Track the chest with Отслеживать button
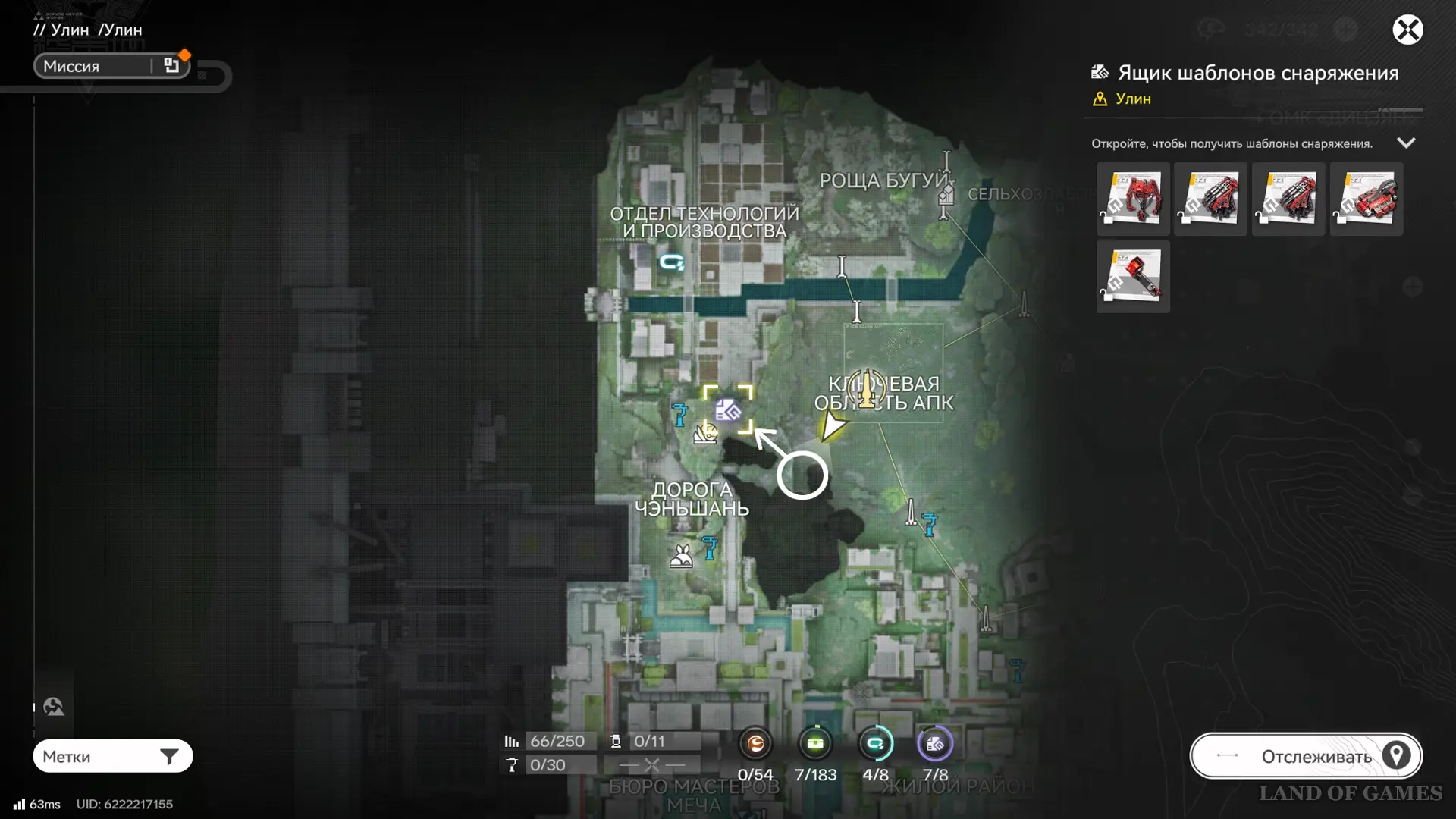This screenshot has height=819, width=1456. 1306,756
